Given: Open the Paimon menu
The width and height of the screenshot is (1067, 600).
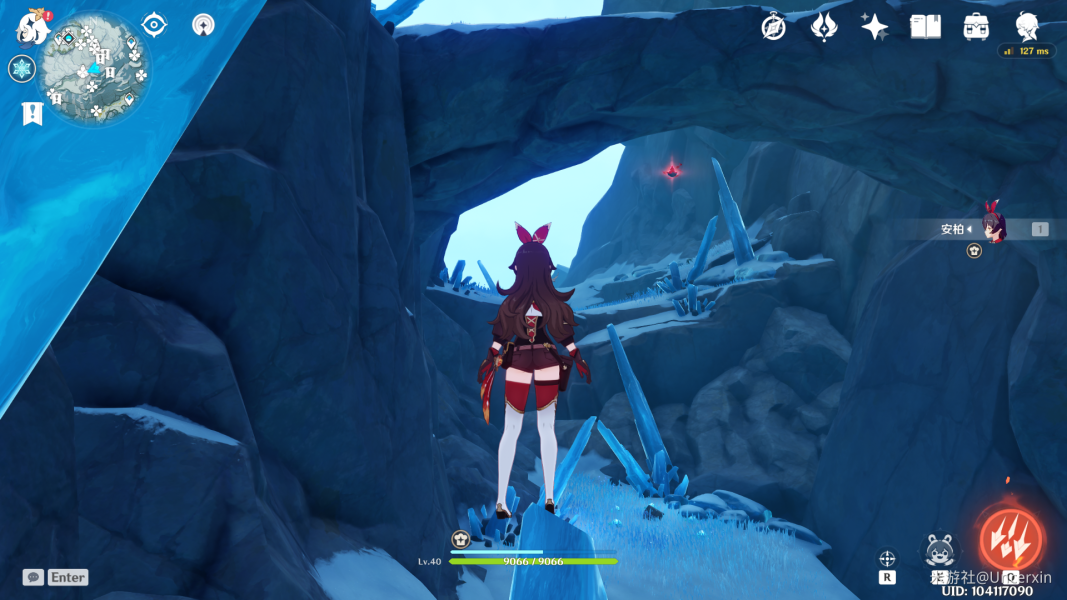Looking at the screenshot, I should pyautogui.click(x=33, y=28).
